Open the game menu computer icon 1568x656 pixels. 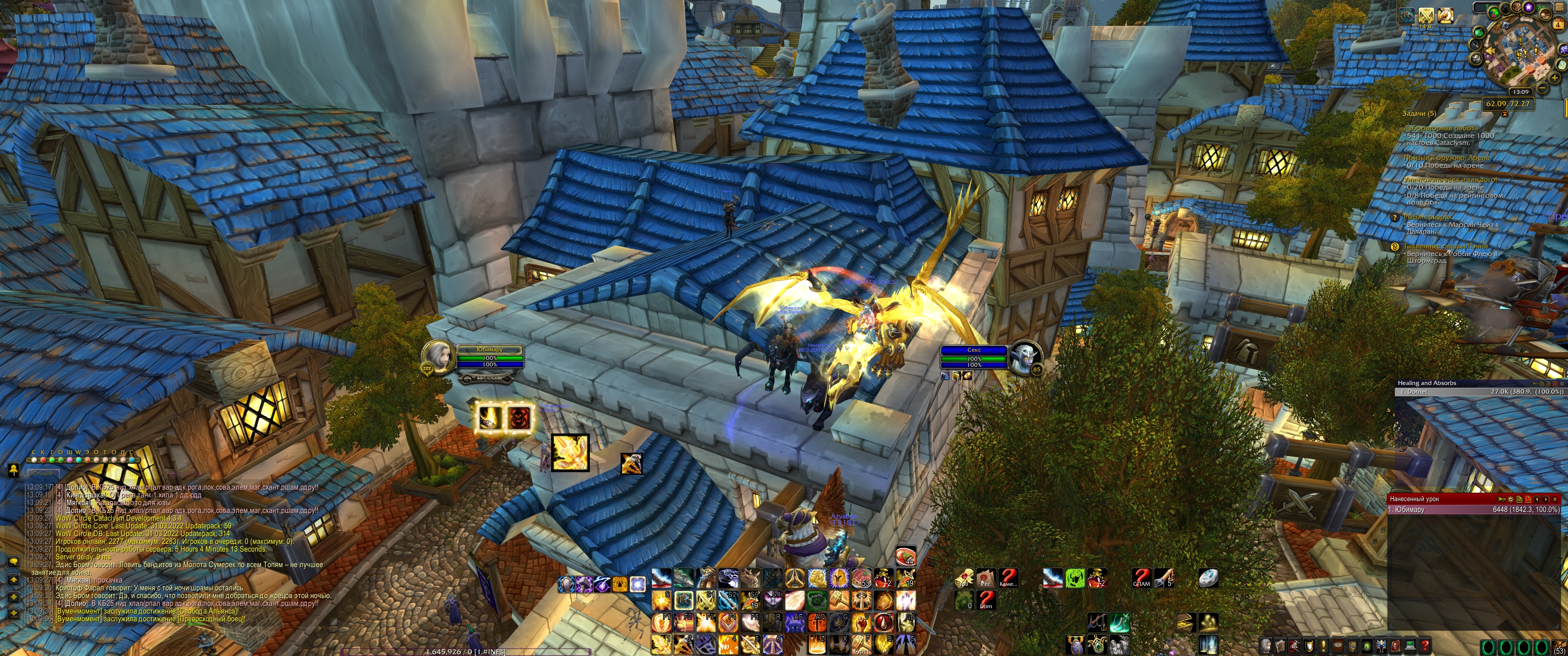[1410, 645]
